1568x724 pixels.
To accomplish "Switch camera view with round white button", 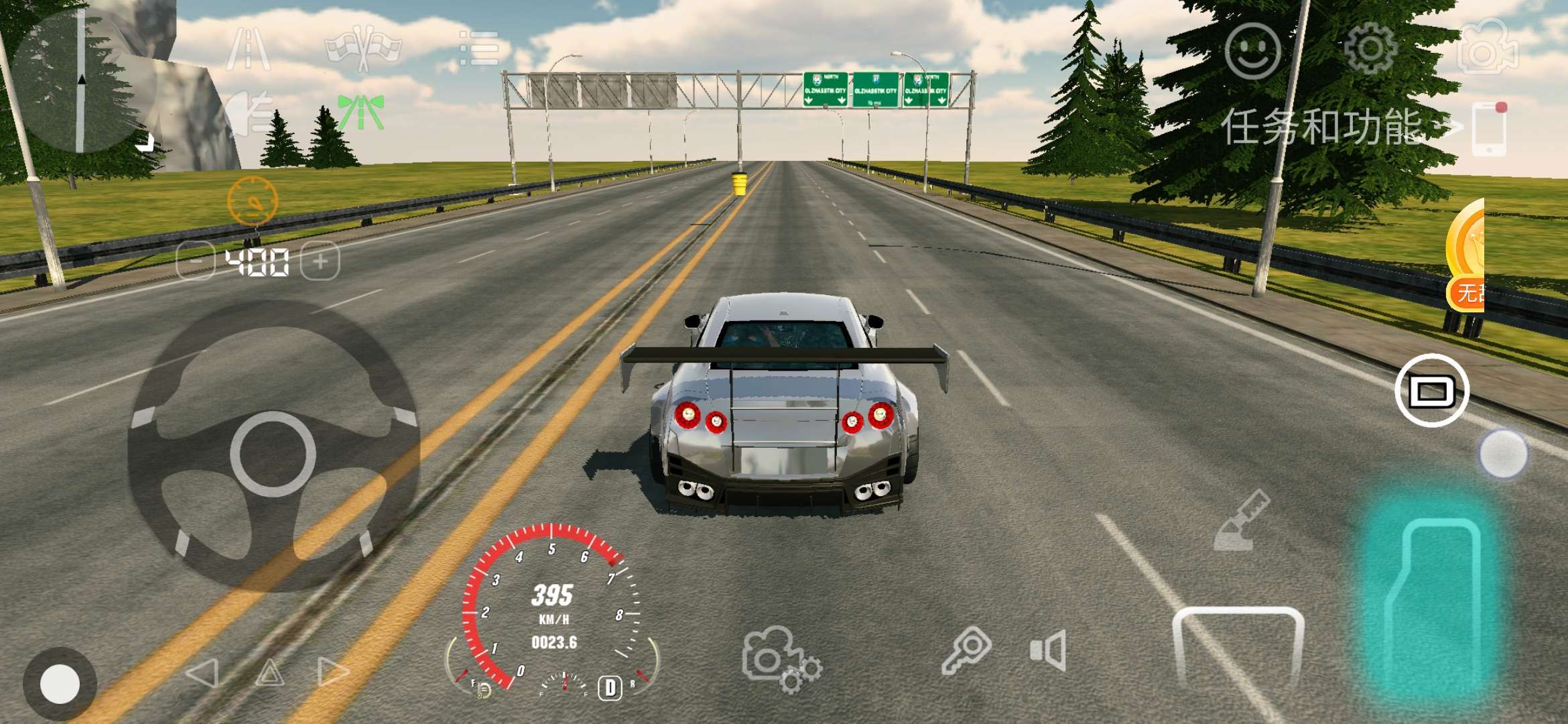I will coord(1432,390).
